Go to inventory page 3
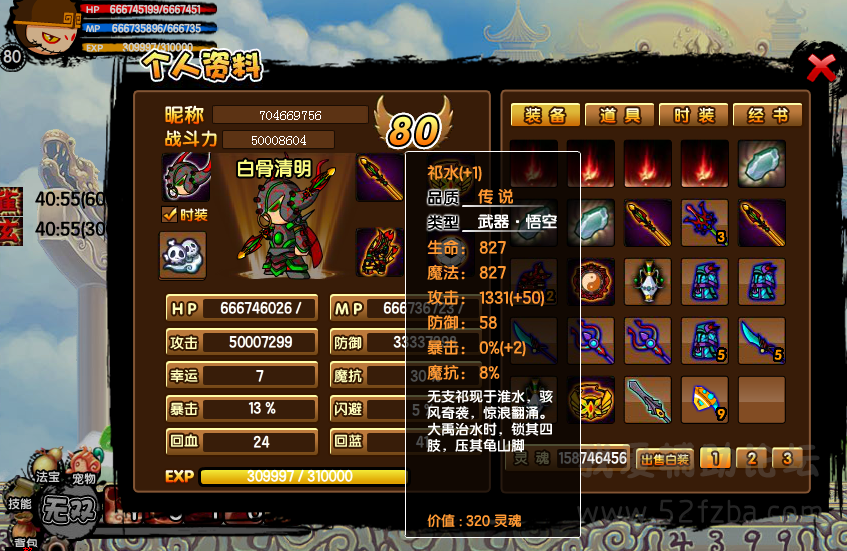Screen dimensions: 847x551 coord(786,459)
